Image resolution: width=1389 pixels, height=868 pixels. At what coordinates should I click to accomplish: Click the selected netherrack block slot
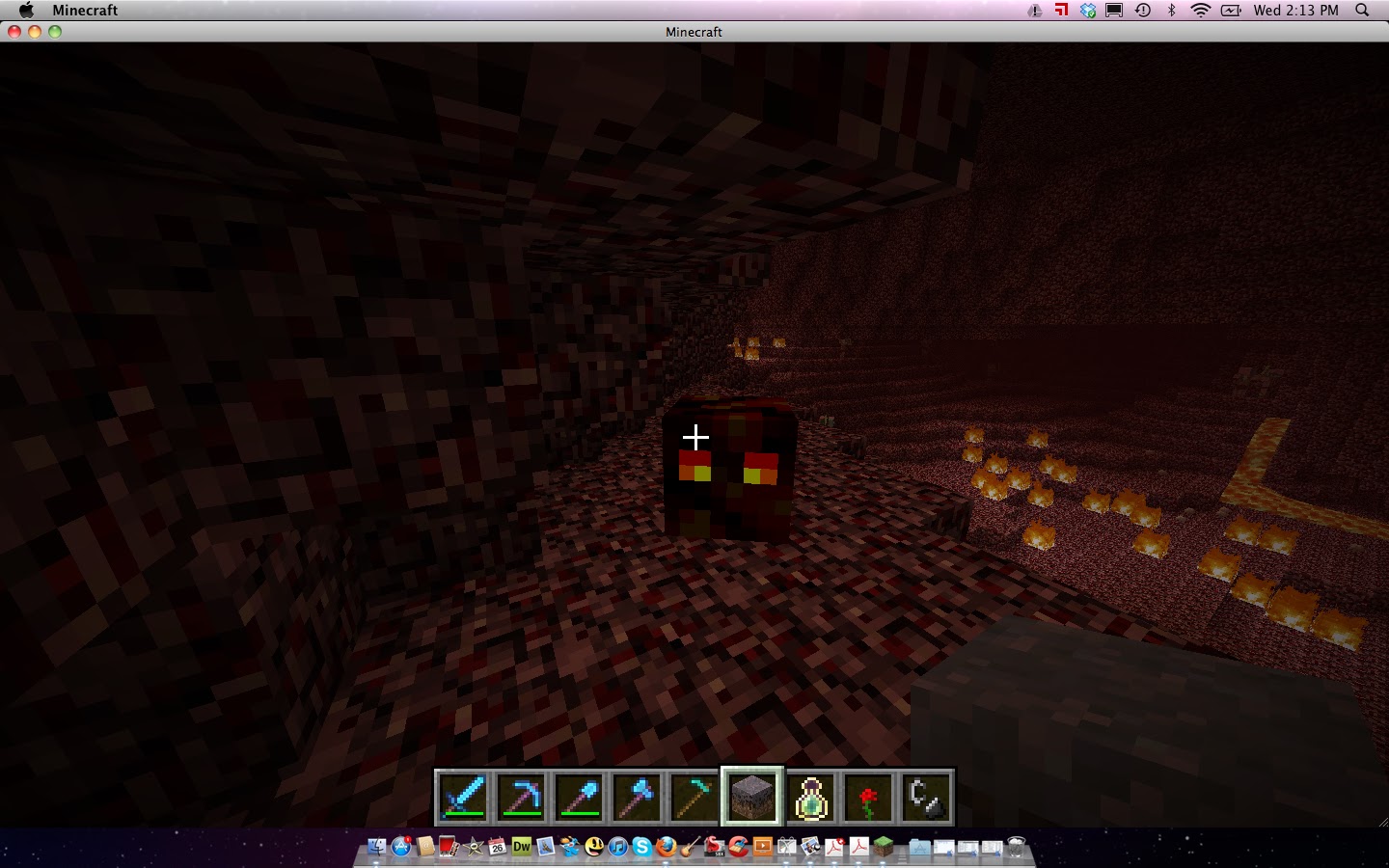click(x=751, y=796)
